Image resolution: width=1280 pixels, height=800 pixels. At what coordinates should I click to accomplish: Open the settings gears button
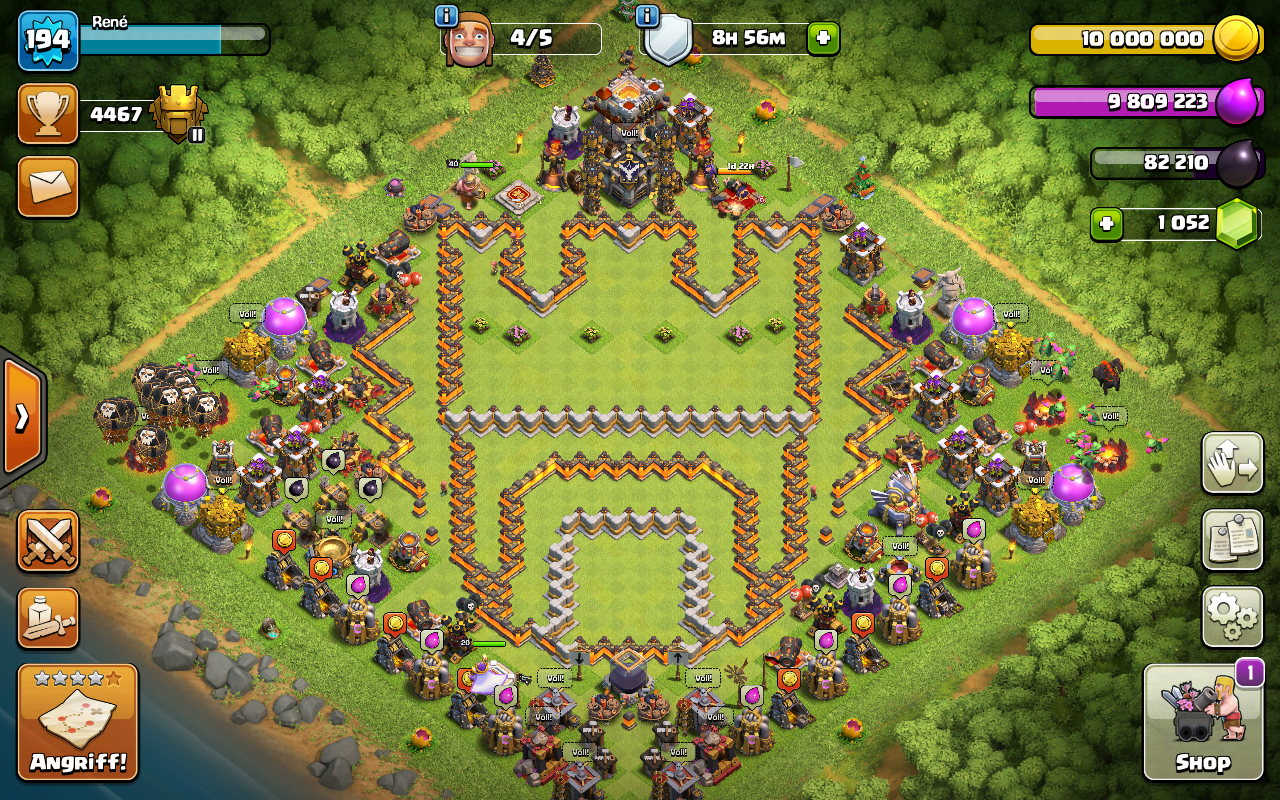[1232, 617]
